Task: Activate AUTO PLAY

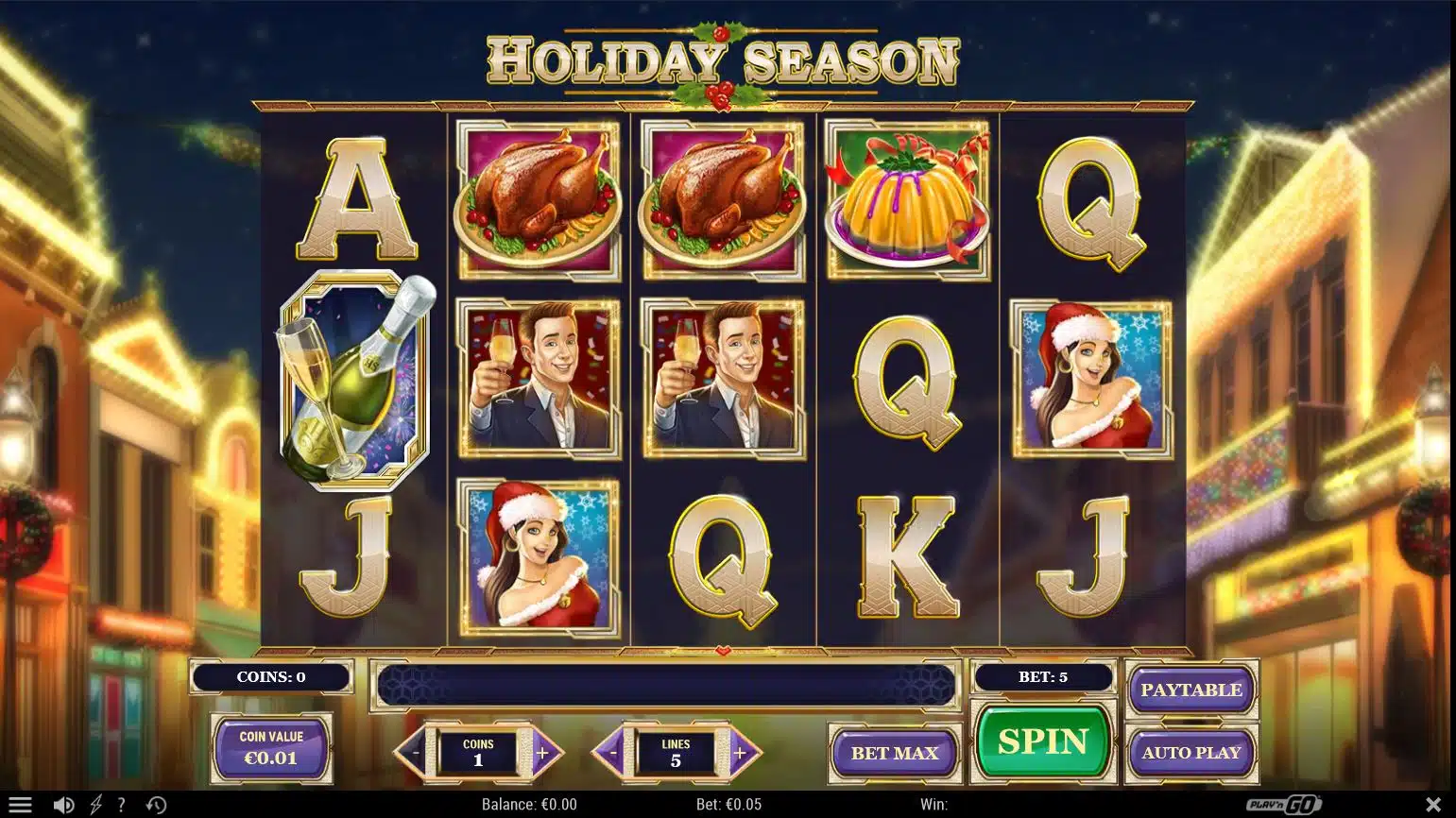Action: click(1190, 753)
